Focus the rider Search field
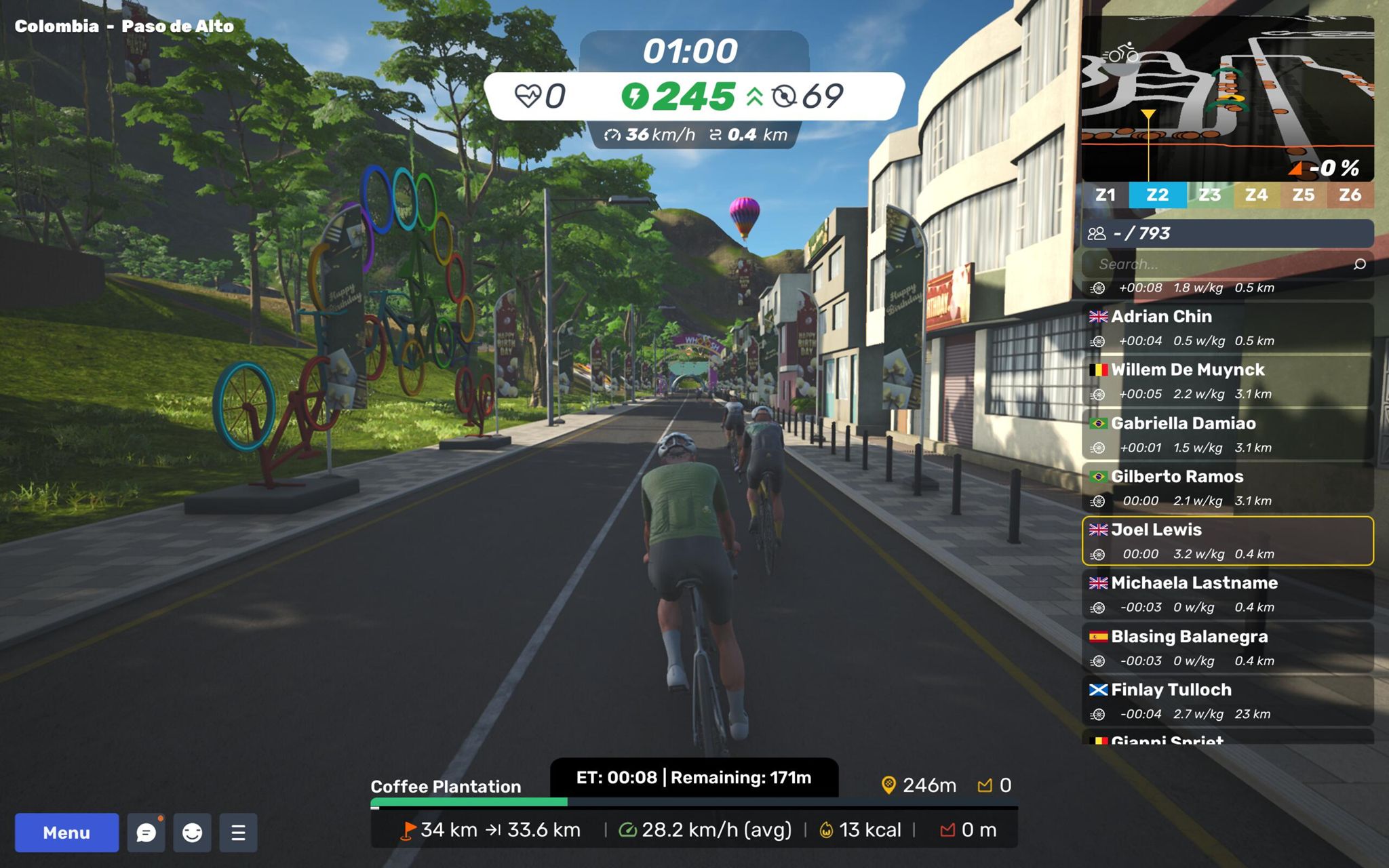The height and width of the screenshot is (868, 1389). [x=1214, y=264]
